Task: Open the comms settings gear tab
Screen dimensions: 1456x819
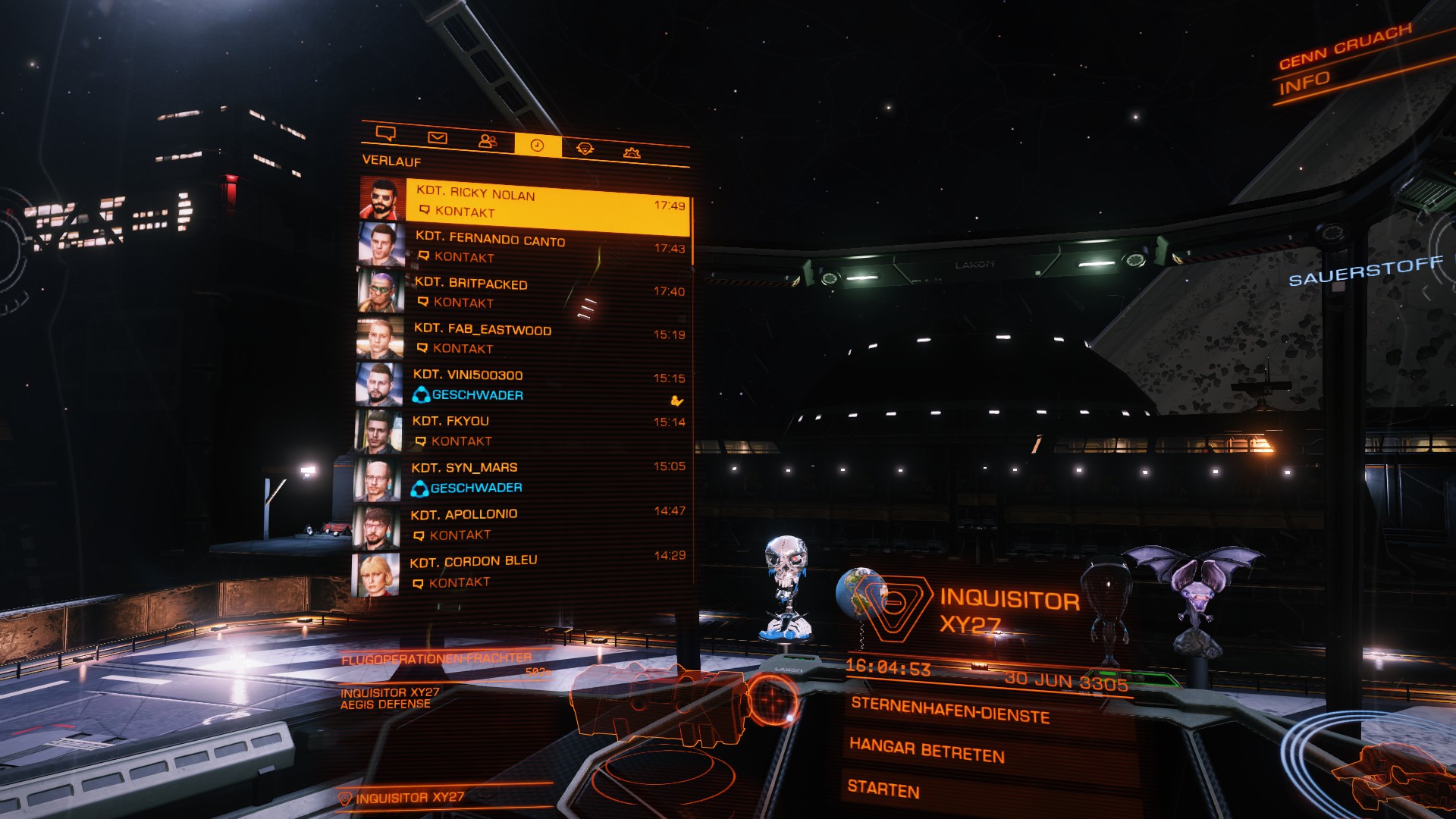Action: [x=632, y=152]
